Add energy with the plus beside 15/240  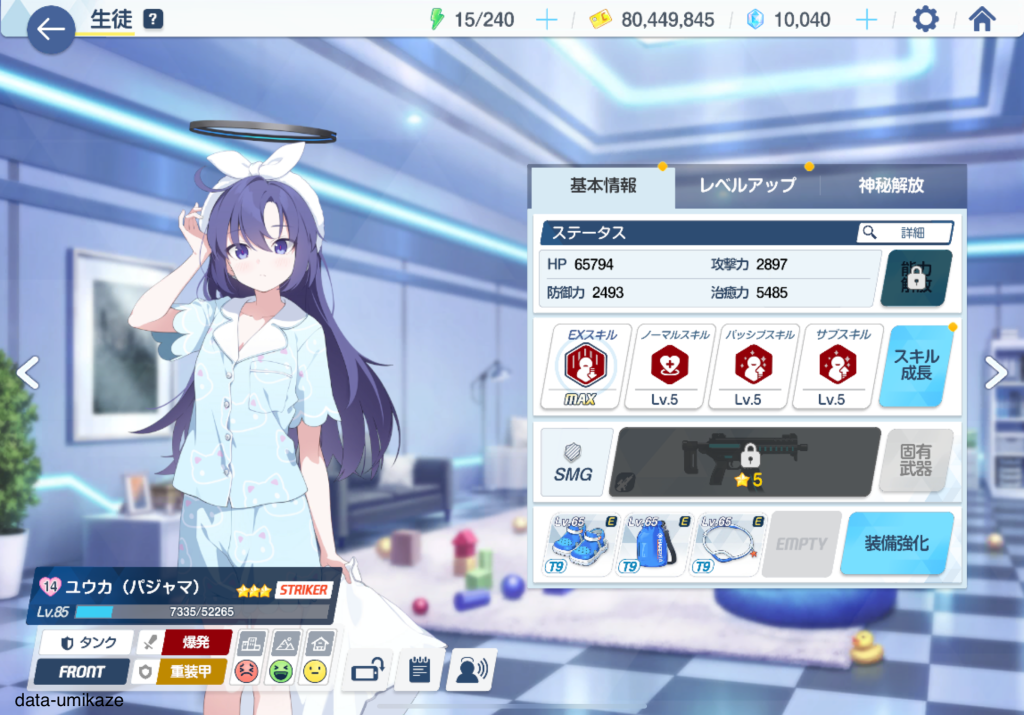point(546,20)
